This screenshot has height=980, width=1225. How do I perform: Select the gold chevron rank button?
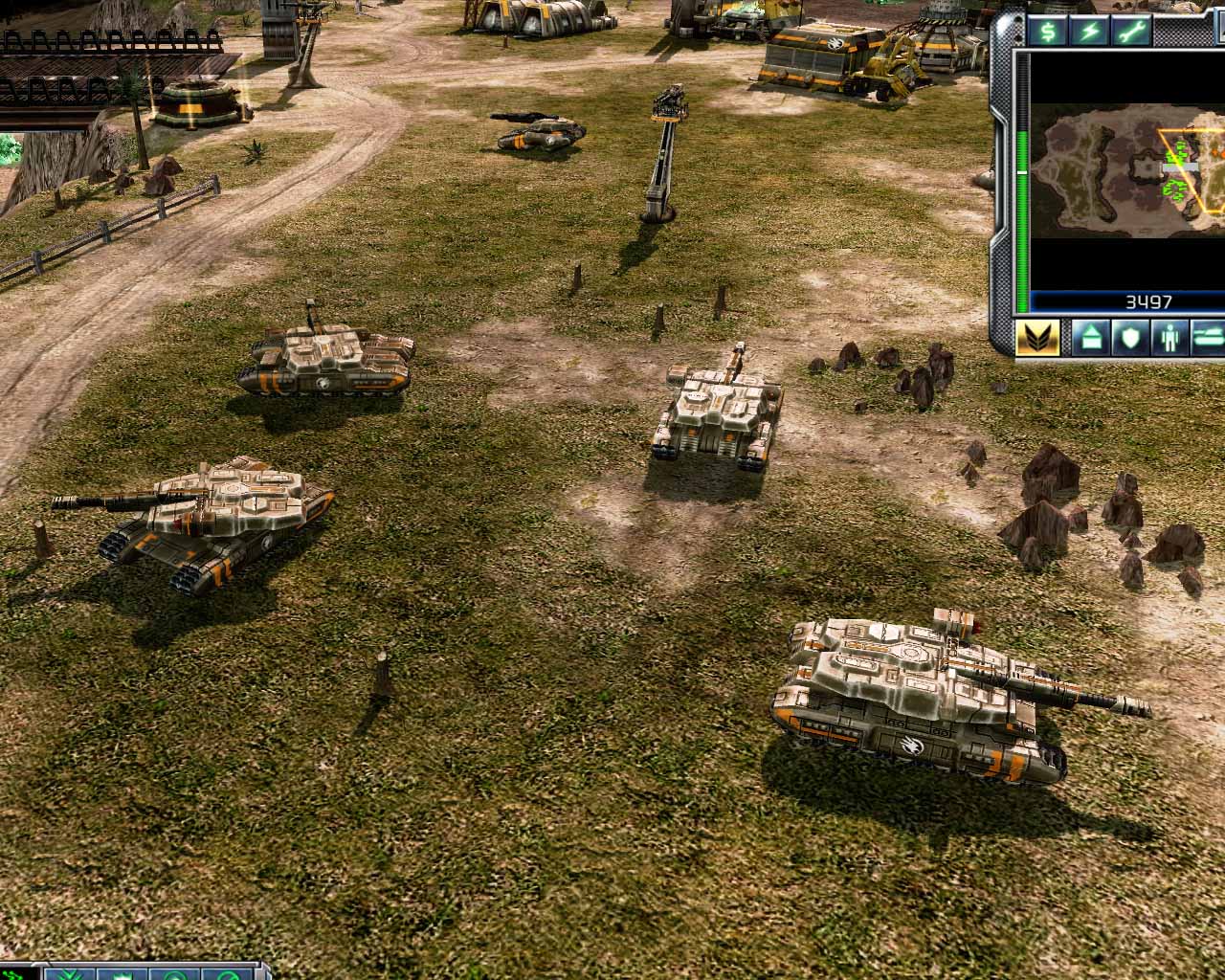tap(1036, 338)
